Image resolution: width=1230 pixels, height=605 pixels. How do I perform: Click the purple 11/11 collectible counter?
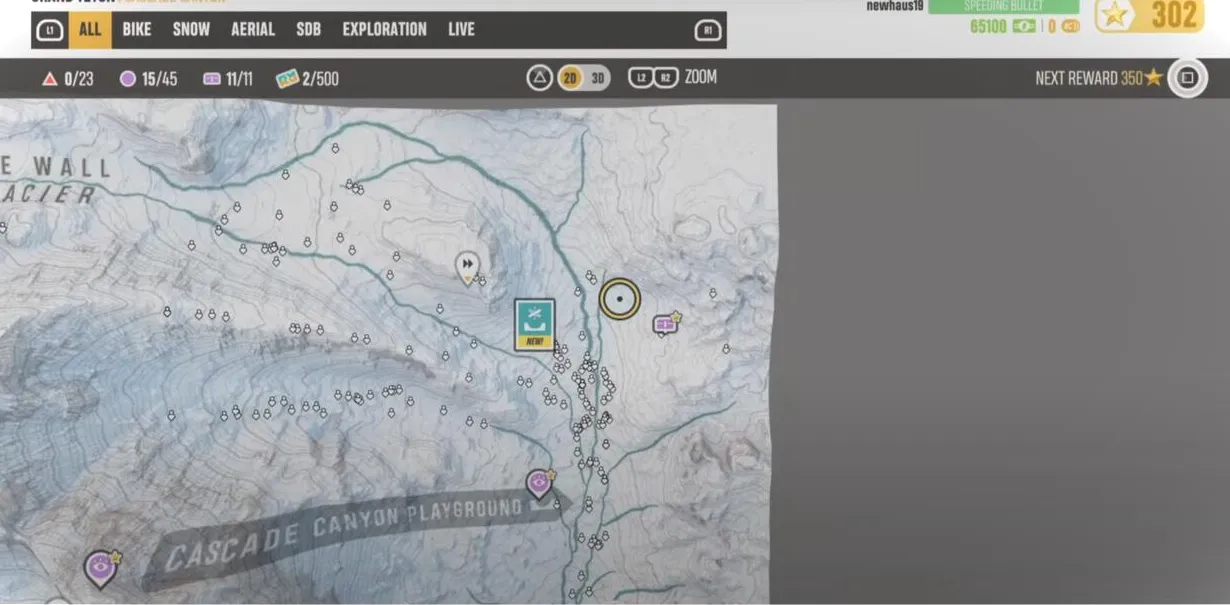(x=227, y=79)
